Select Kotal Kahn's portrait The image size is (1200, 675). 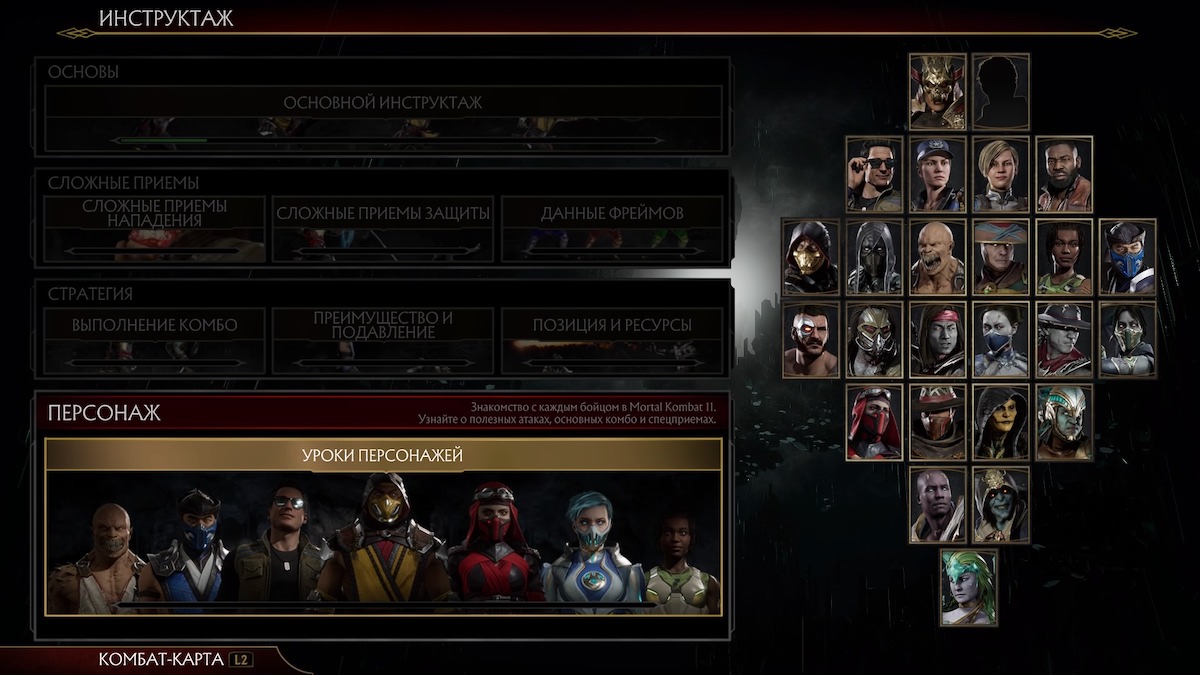tap(1064, 422)
